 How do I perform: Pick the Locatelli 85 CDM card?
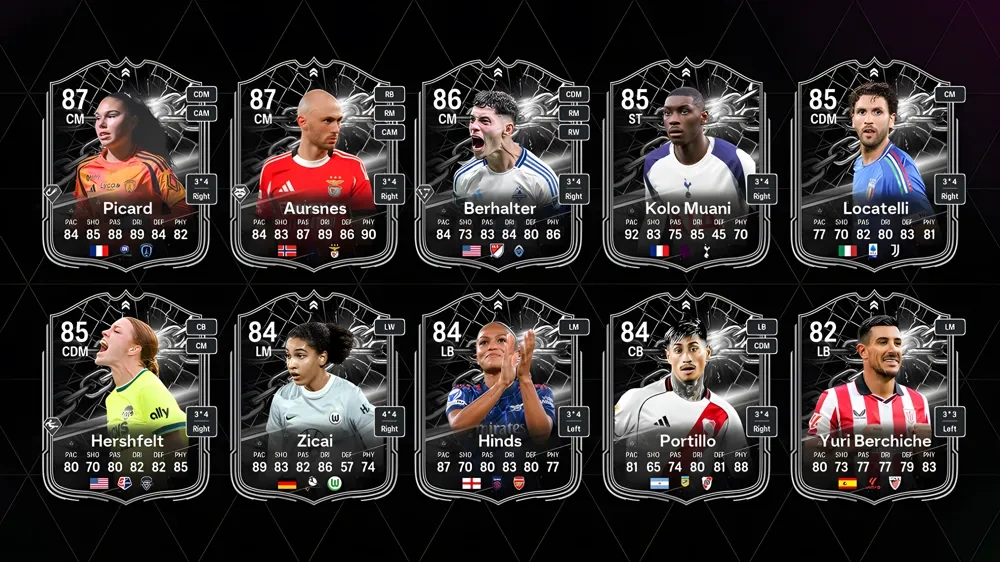(875, 165)
